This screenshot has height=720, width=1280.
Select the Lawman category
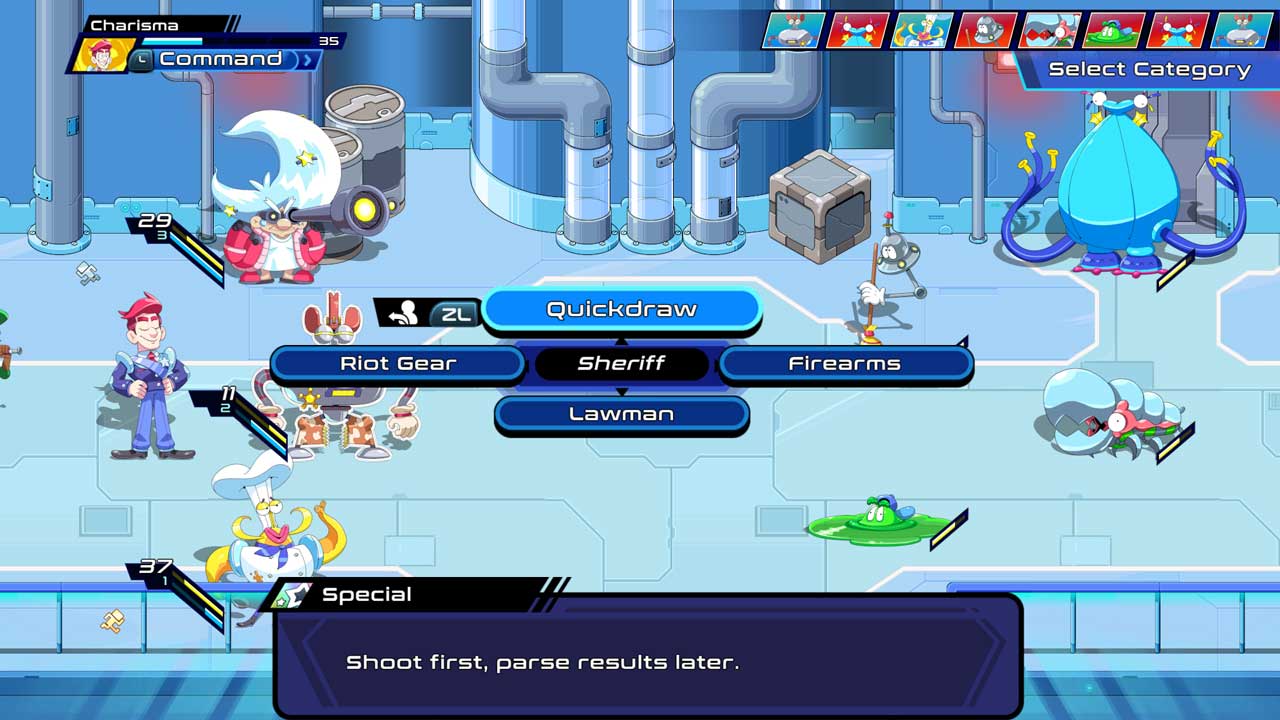[x=622, y=412]
